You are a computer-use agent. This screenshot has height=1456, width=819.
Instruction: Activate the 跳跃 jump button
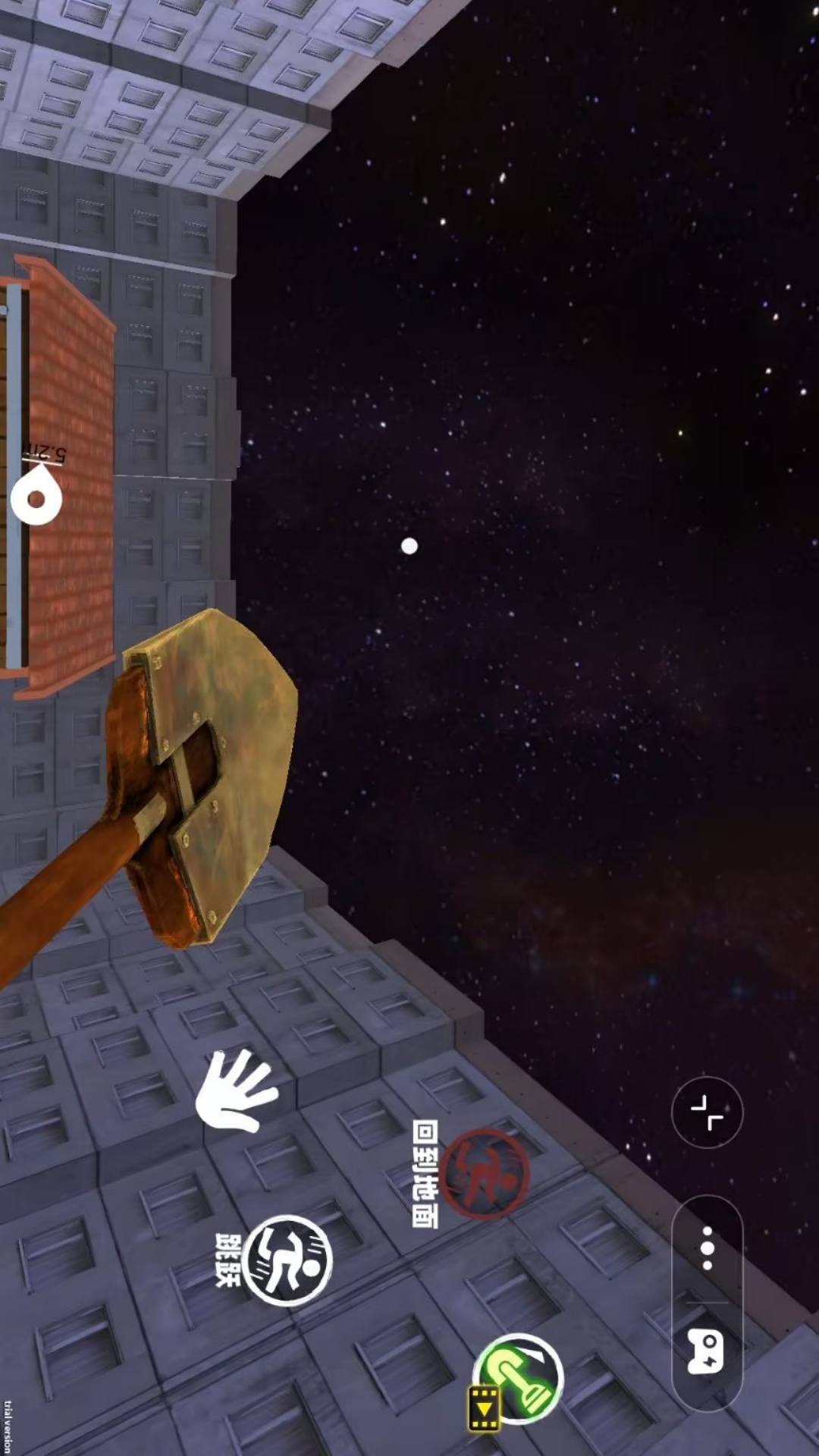tap(287, 1260)
